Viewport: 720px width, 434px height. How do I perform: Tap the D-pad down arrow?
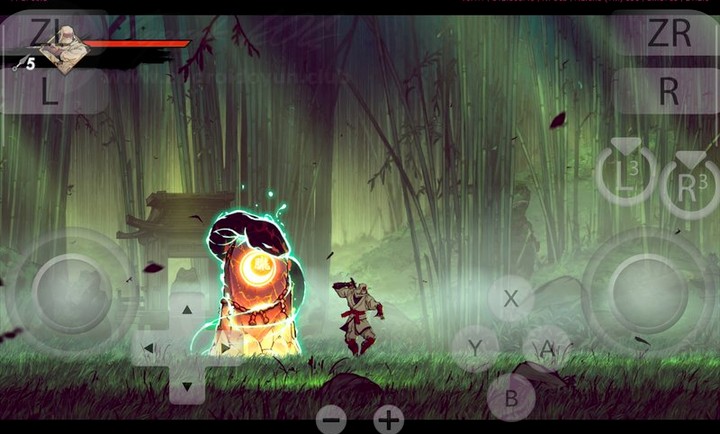(x=187, y=386)
